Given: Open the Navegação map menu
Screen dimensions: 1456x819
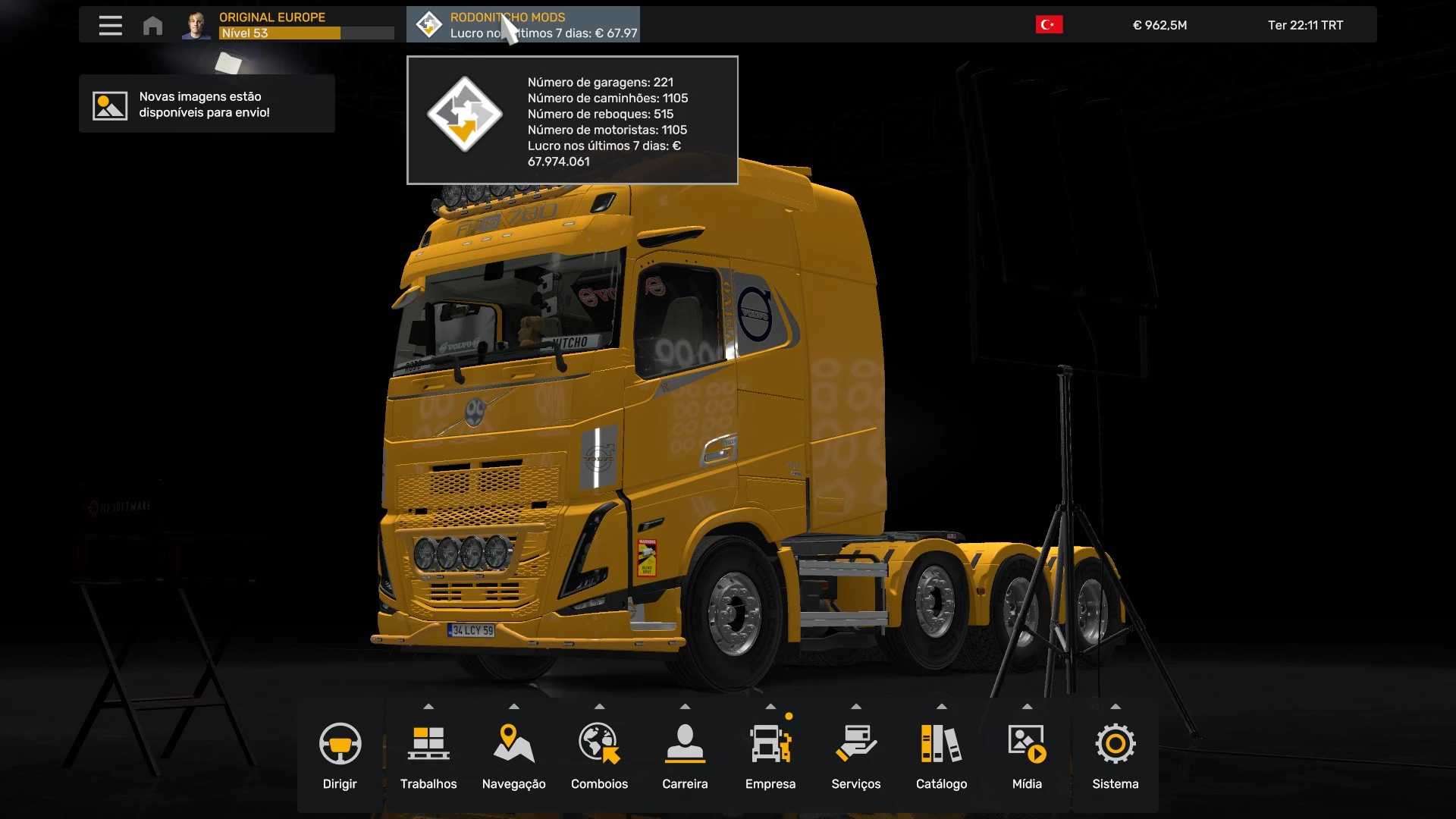Looking at the screenshot, I should 513,755.
